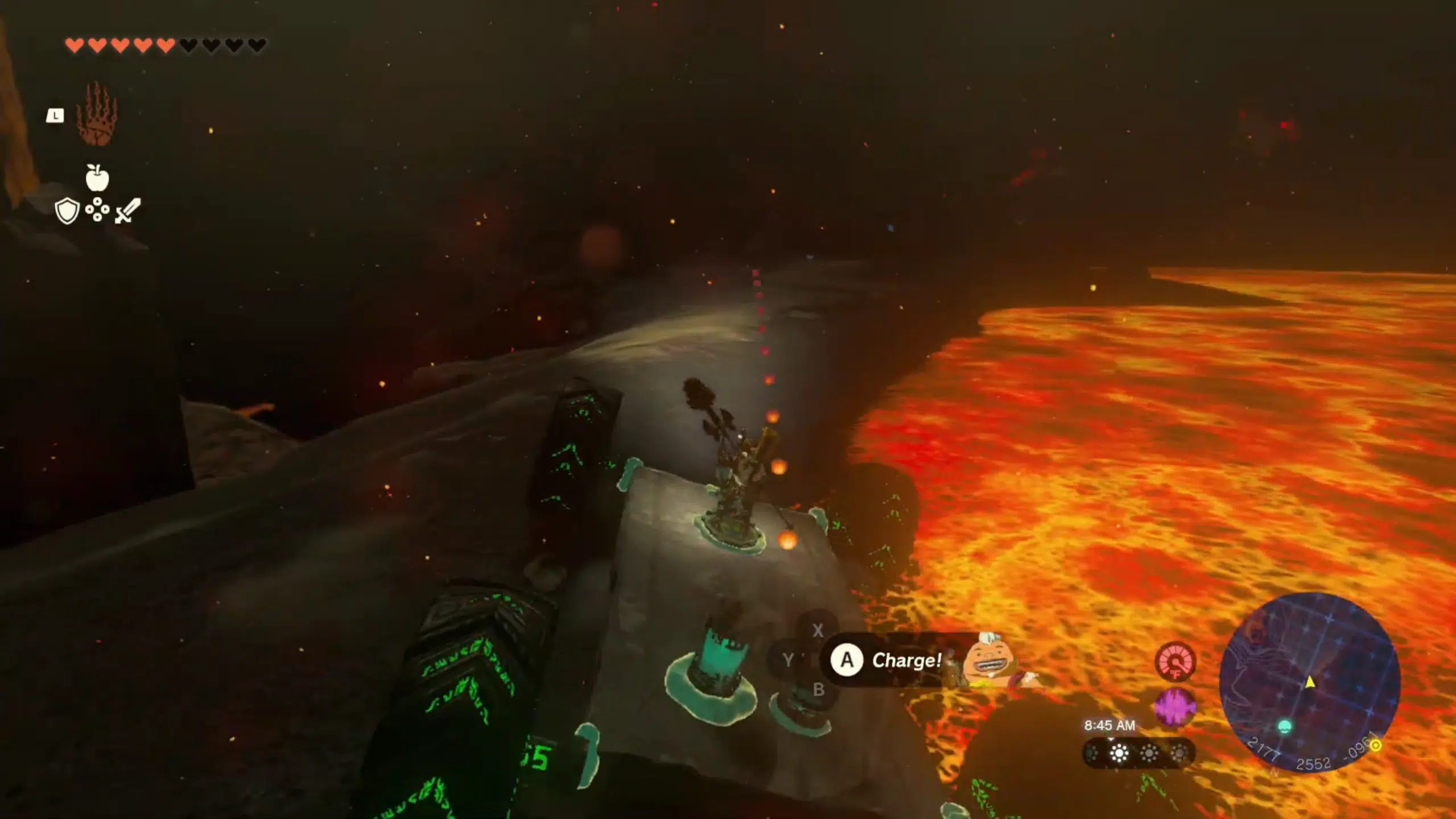The height and width of the screenshot is (819, 1456).
Task: Toggle the last weather forecast icon
Action: [x=1179, y=753]
